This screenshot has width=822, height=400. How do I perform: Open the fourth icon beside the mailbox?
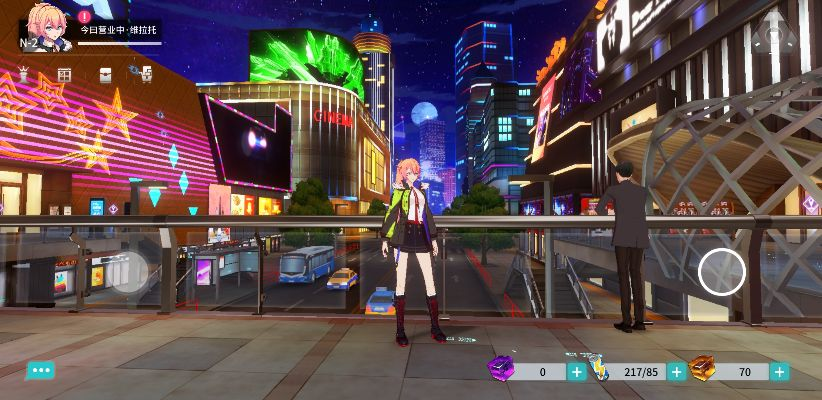(145, 73)
